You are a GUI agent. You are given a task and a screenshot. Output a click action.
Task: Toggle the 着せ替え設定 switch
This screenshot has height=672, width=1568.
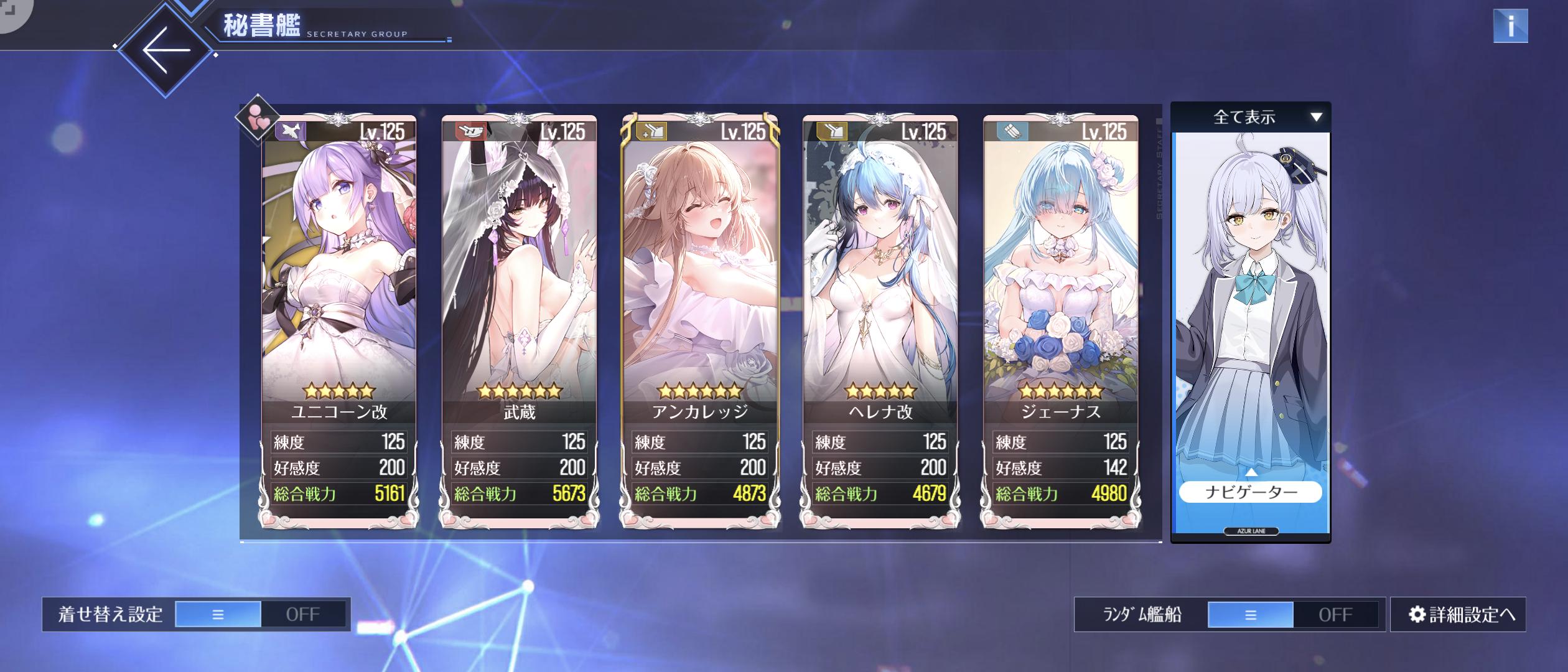(x=260, y=614)
